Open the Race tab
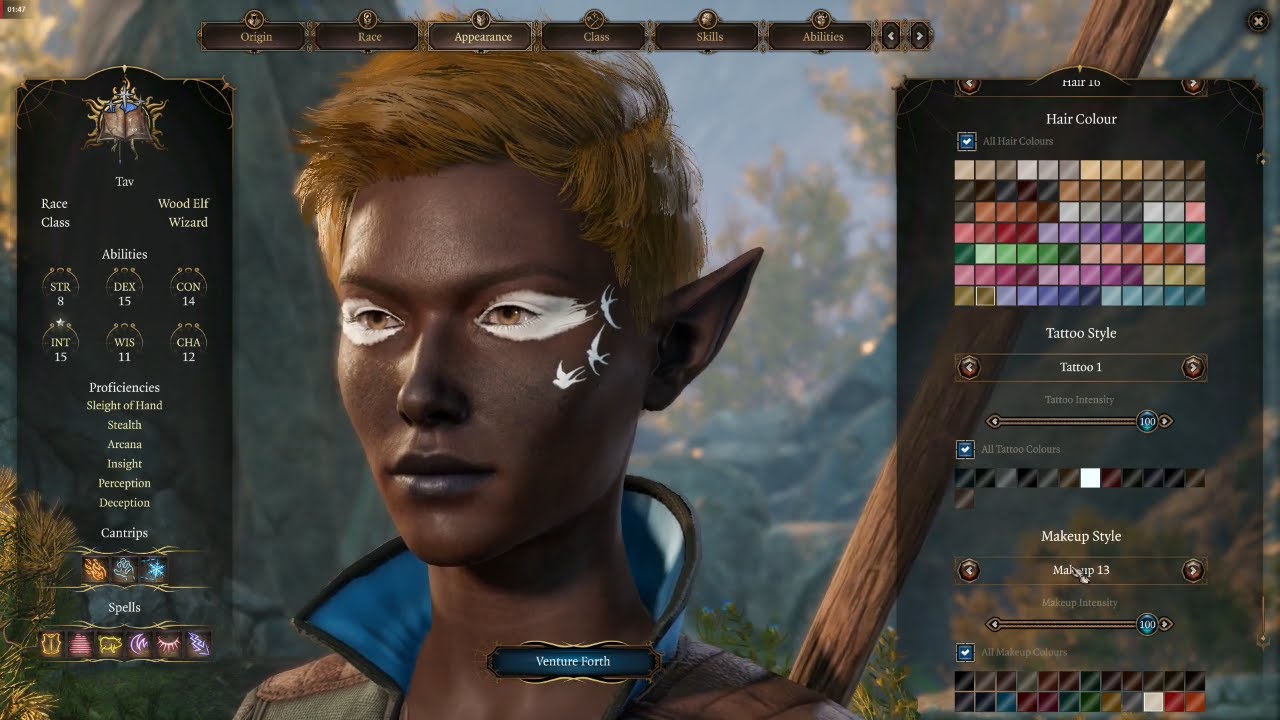Image resolution: width=1280 pixels, height=720 pixels. [369, 36]
